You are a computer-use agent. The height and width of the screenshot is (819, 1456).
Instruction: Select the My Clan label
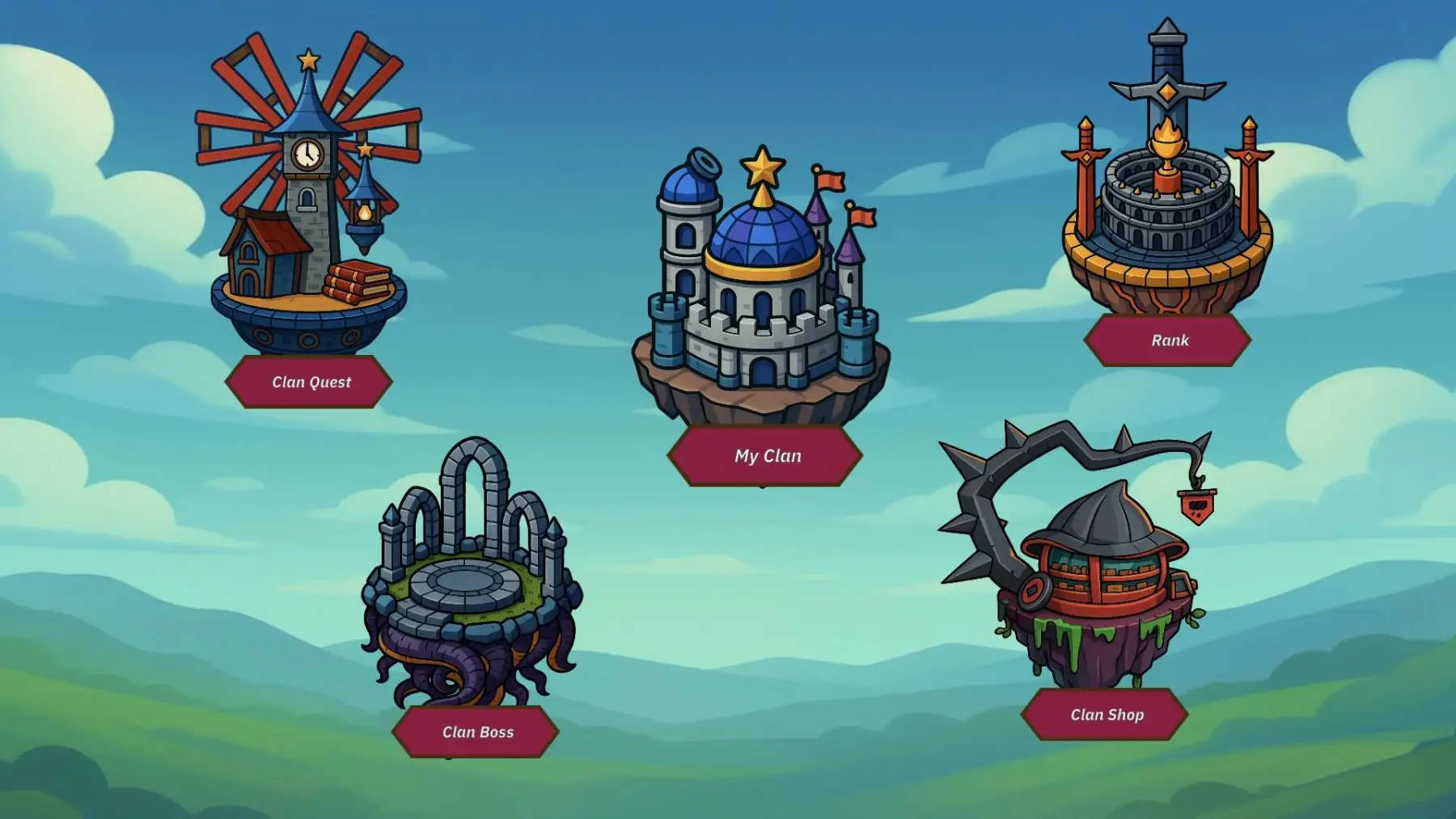click(x=766, y=456)
